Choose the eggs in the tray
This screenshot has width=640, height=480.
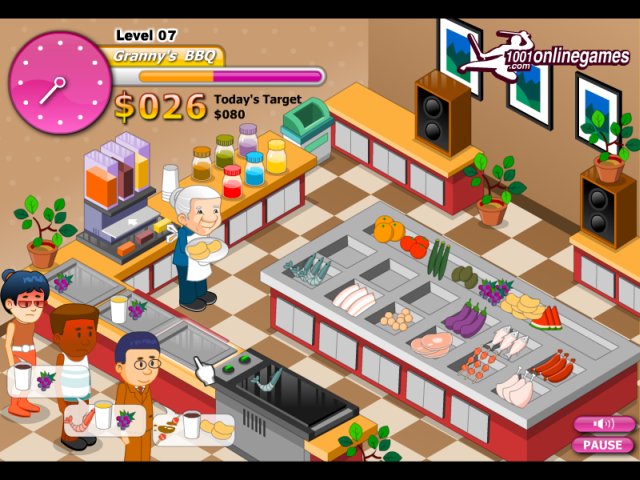[398, 320]
